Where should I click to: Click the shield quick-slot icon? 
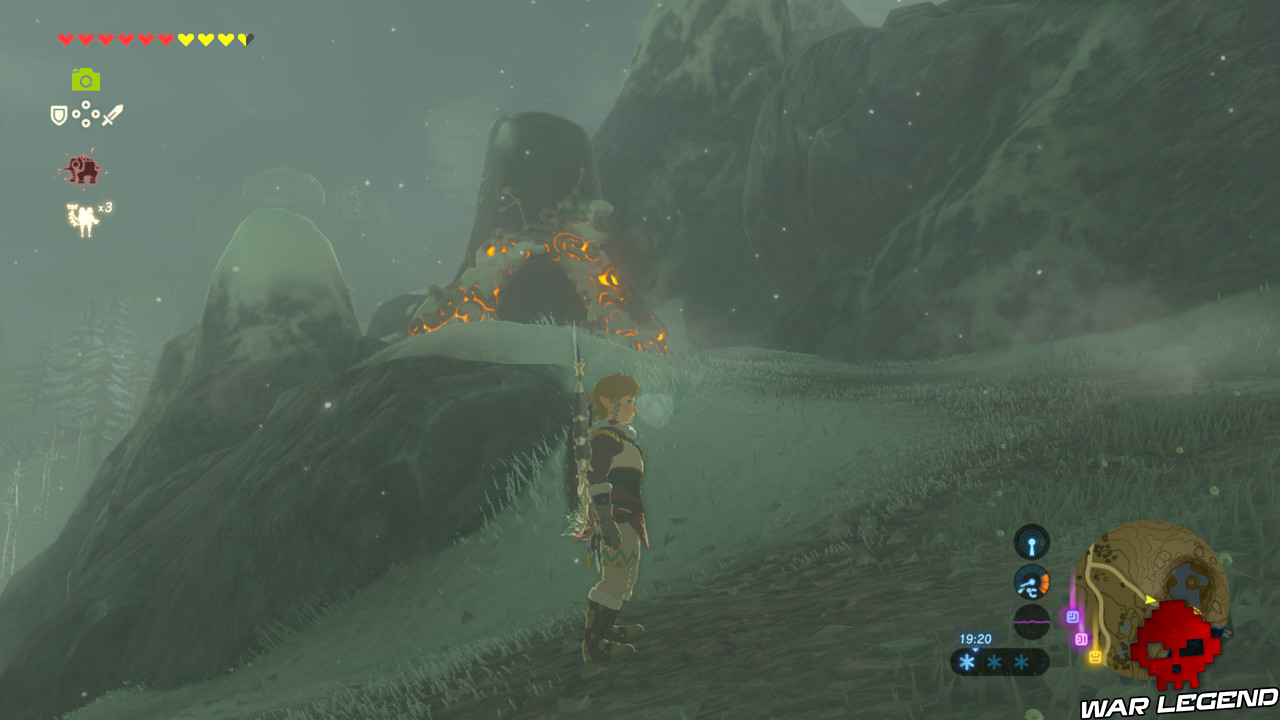[x=59, y=113]
